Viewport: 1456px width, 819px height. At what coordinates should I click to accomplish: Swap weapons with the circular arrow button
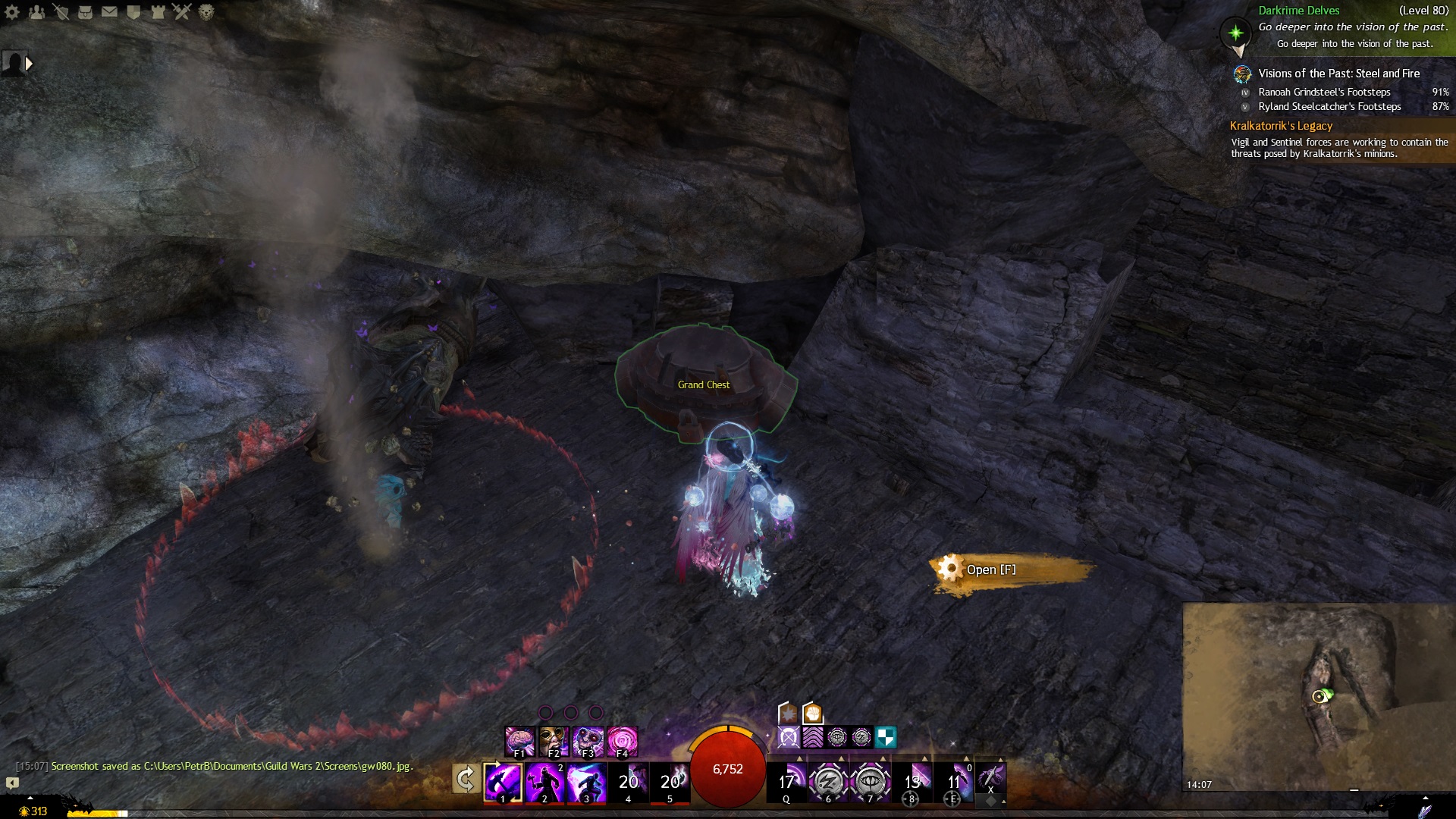click(x=466, y=779)
